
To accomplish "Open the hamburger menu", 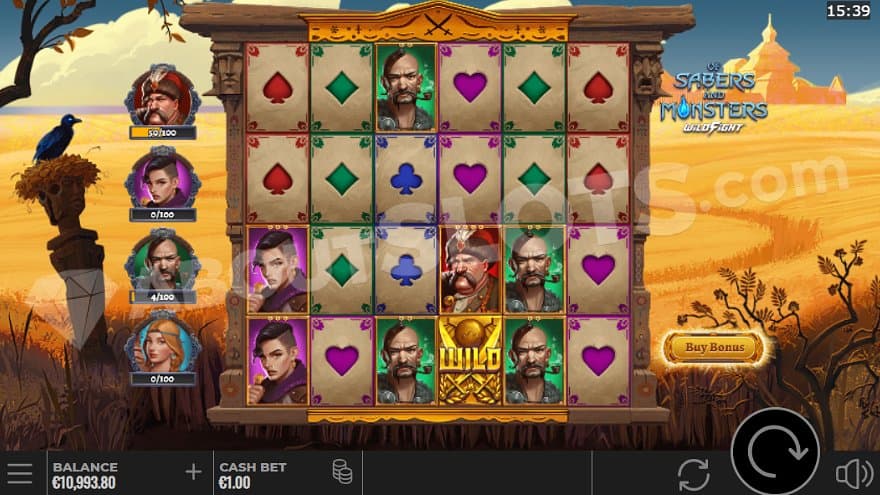I will [x=20, y=473].
